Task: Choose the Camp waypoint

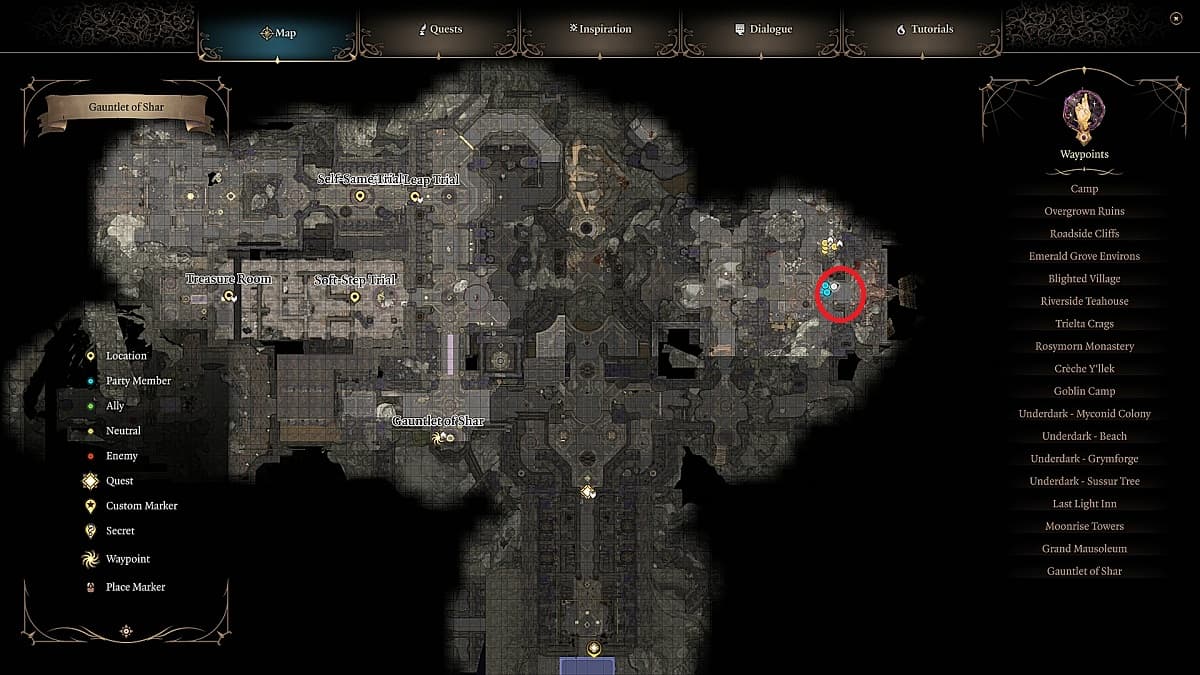Action: pos(1084,189)
